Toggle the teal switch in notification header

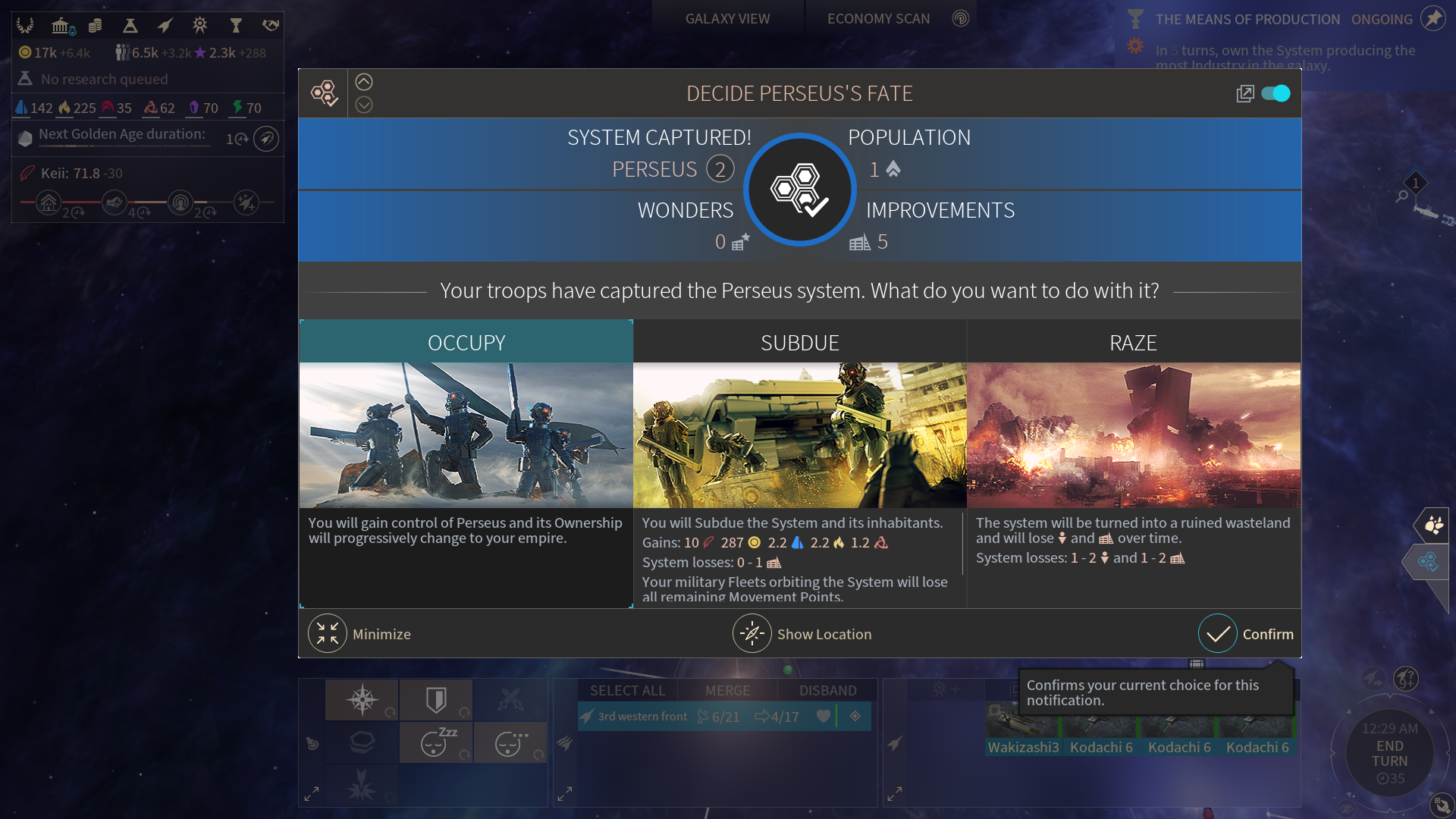click(x=1276, y=93)
